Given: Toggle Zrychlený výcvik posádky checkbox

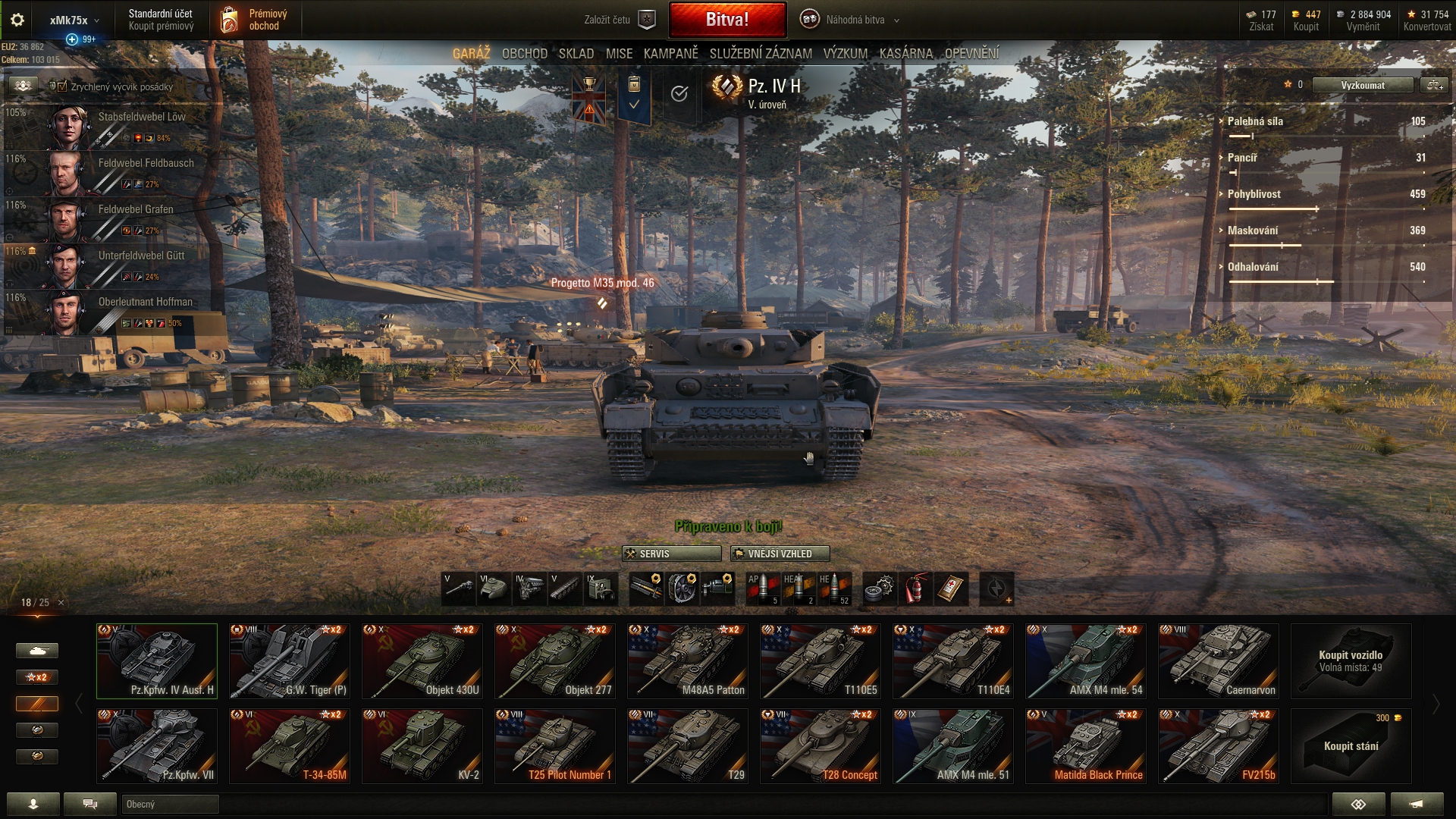Looking at the screenshot, I should (63, 86).
